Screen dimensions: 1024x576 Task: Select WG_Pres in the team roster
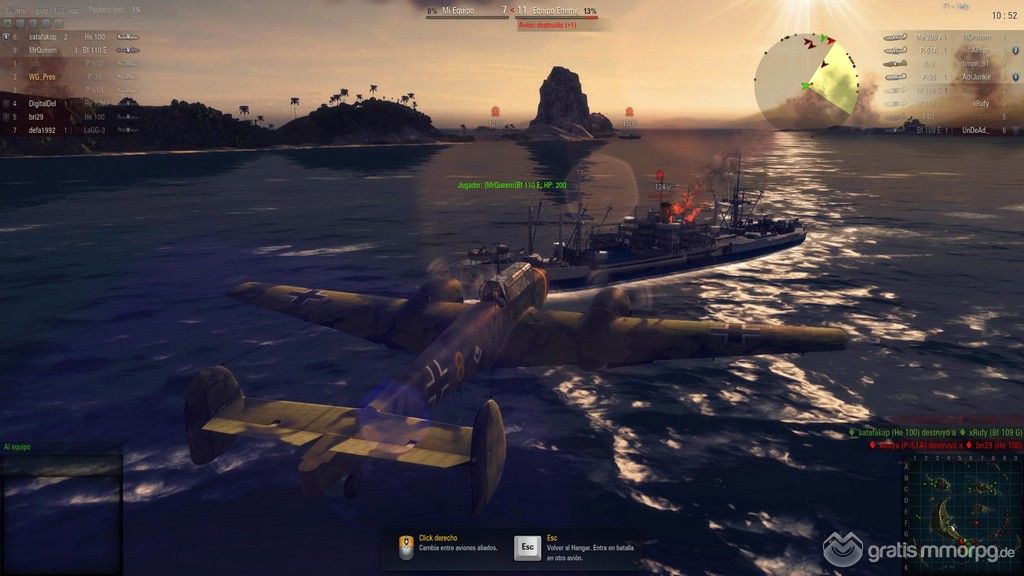point(41,76)
